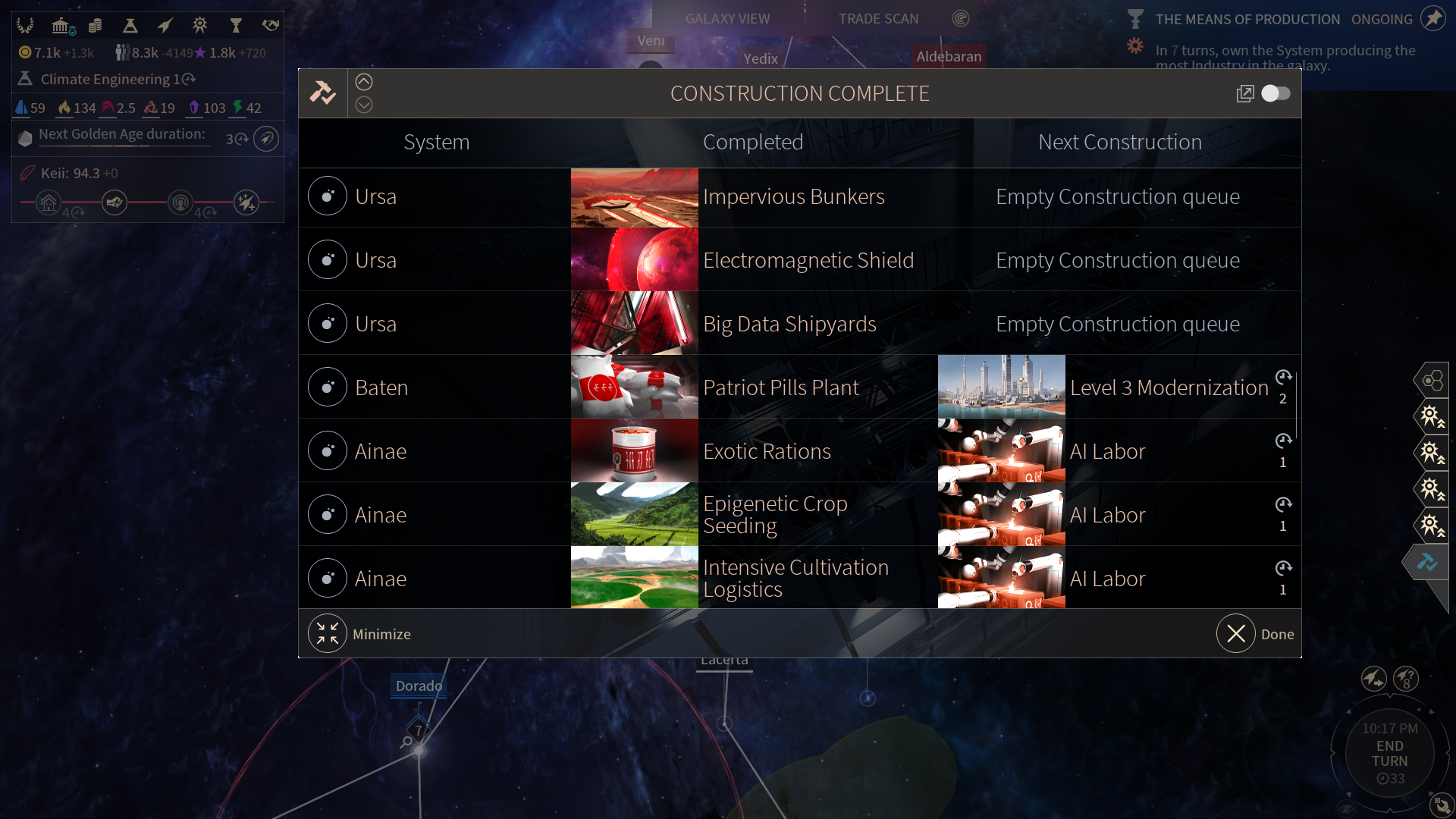Switch to Galaxy View
The height and width of the screenshot is (819, 1456).
727,19
